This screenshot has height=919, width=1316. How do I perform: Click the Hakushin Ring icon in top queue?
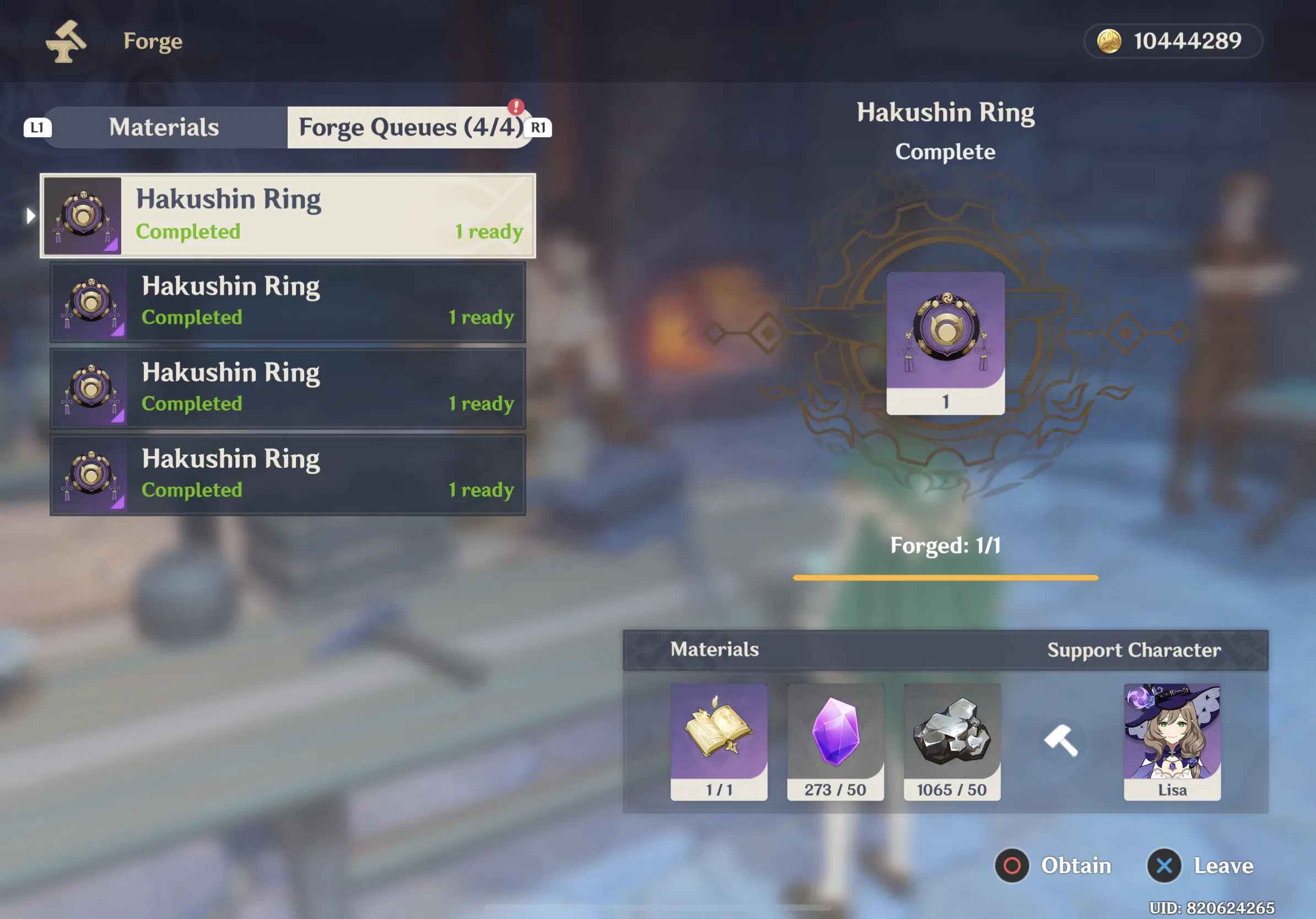point(83,215)
